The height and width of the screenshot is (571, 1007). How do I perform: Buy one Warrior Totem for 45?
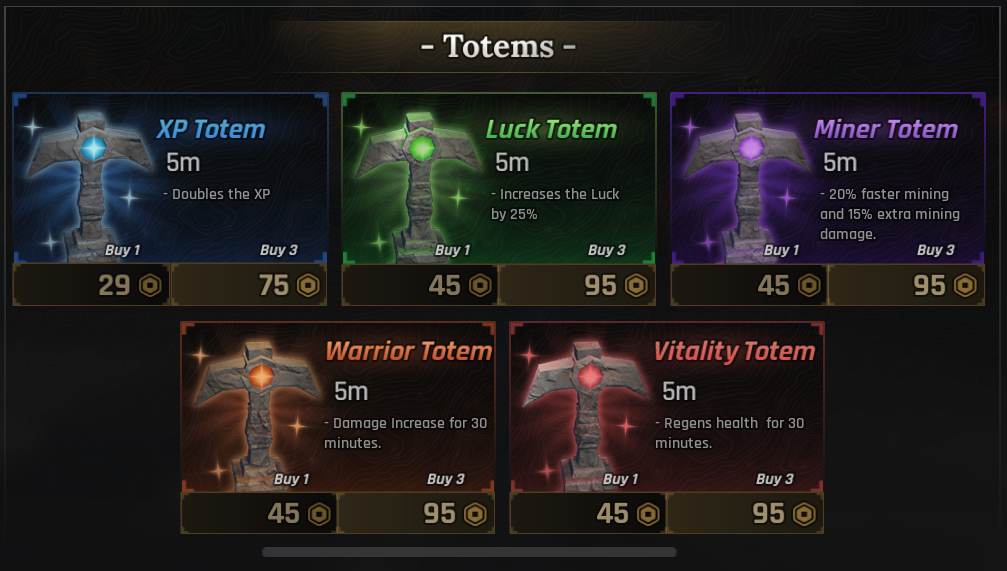(x=259, y=514)
